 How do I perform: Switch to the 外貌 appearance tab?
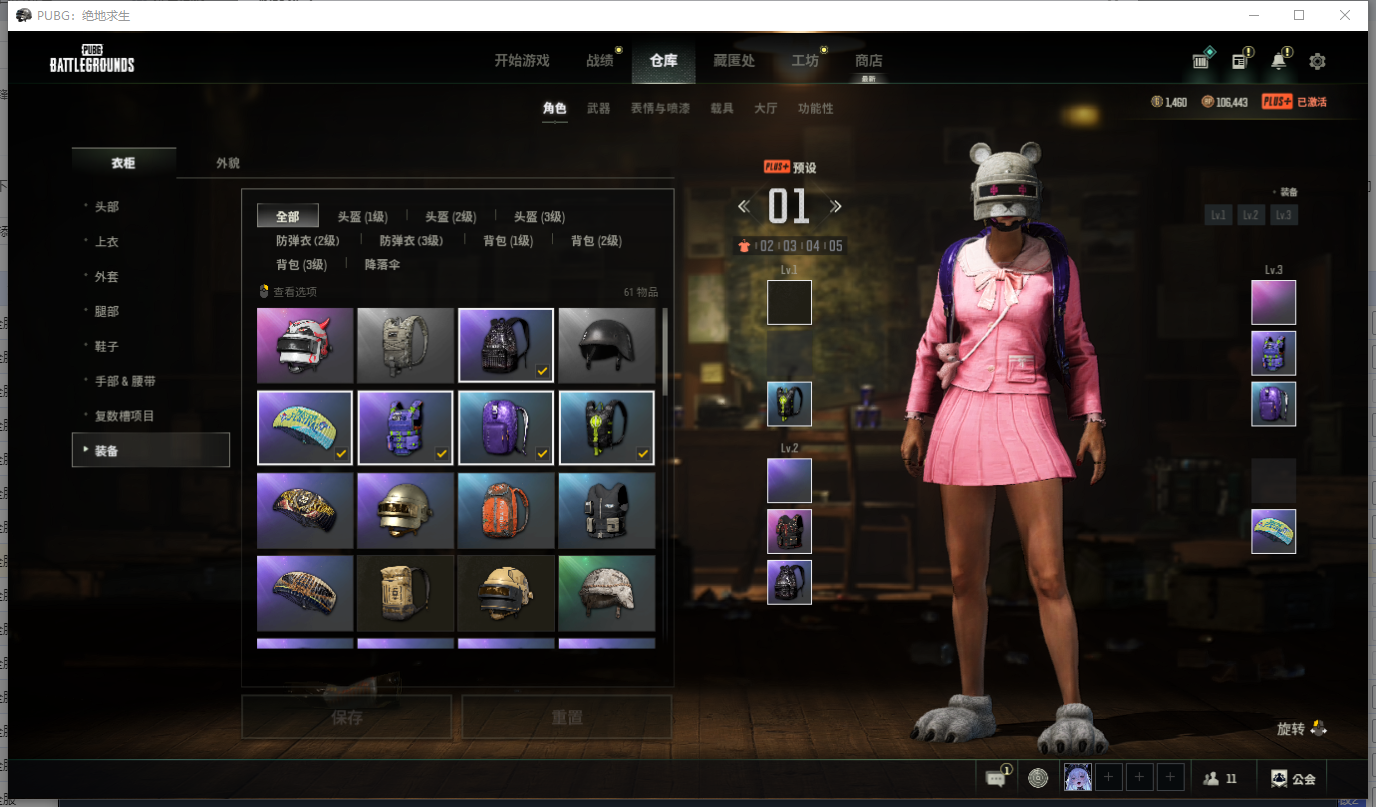coord(228,163)
